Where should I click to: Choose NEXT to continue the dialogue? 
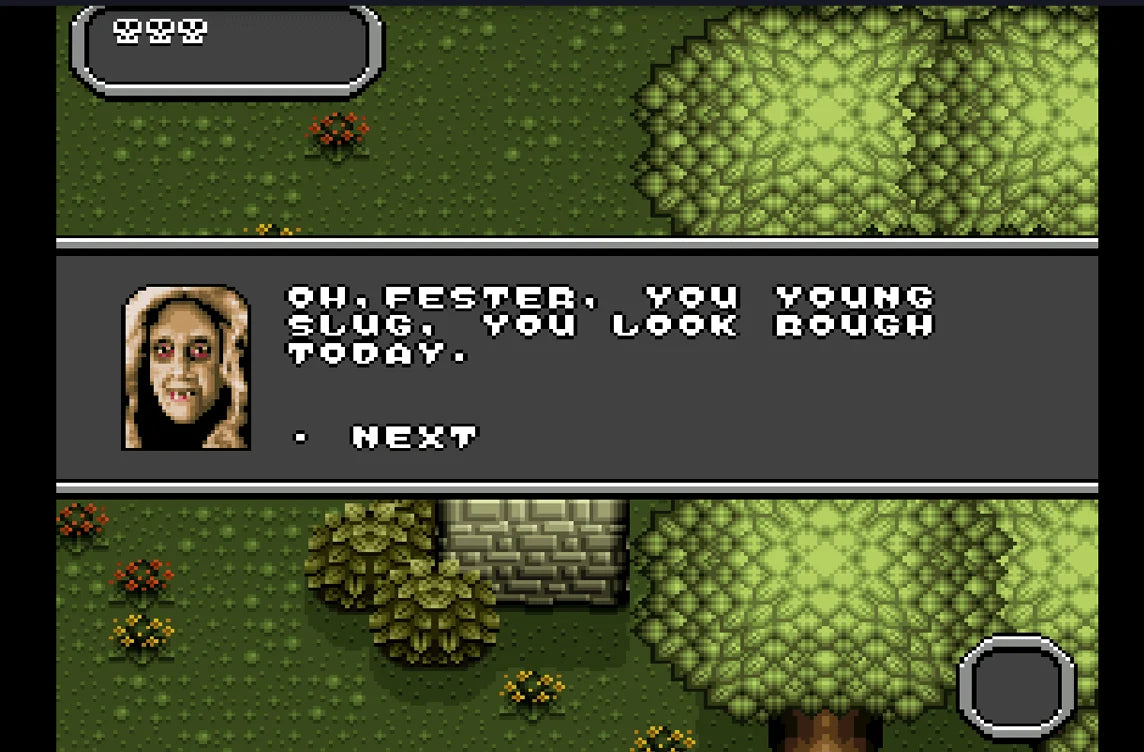coord(414,437)
